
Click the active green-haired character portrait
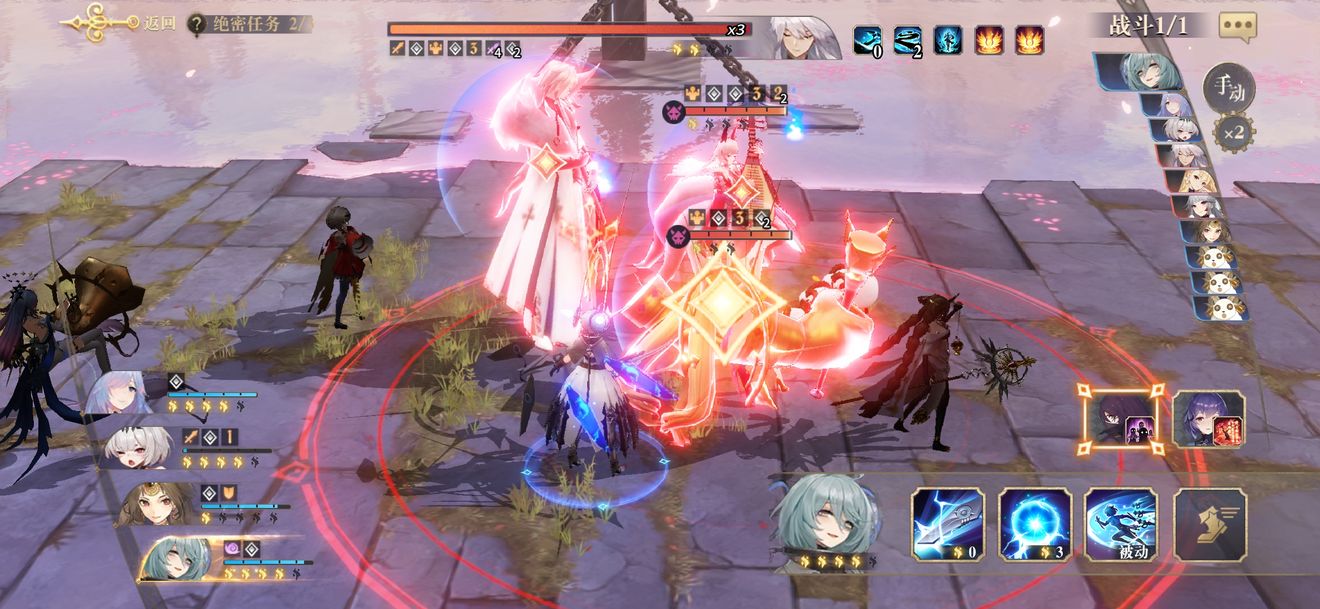click(x=822, y=514)
